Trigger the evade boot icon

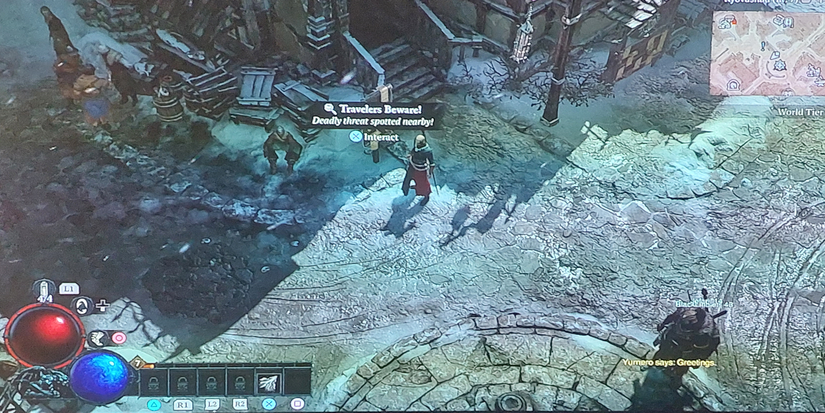(x=99, y=338)
